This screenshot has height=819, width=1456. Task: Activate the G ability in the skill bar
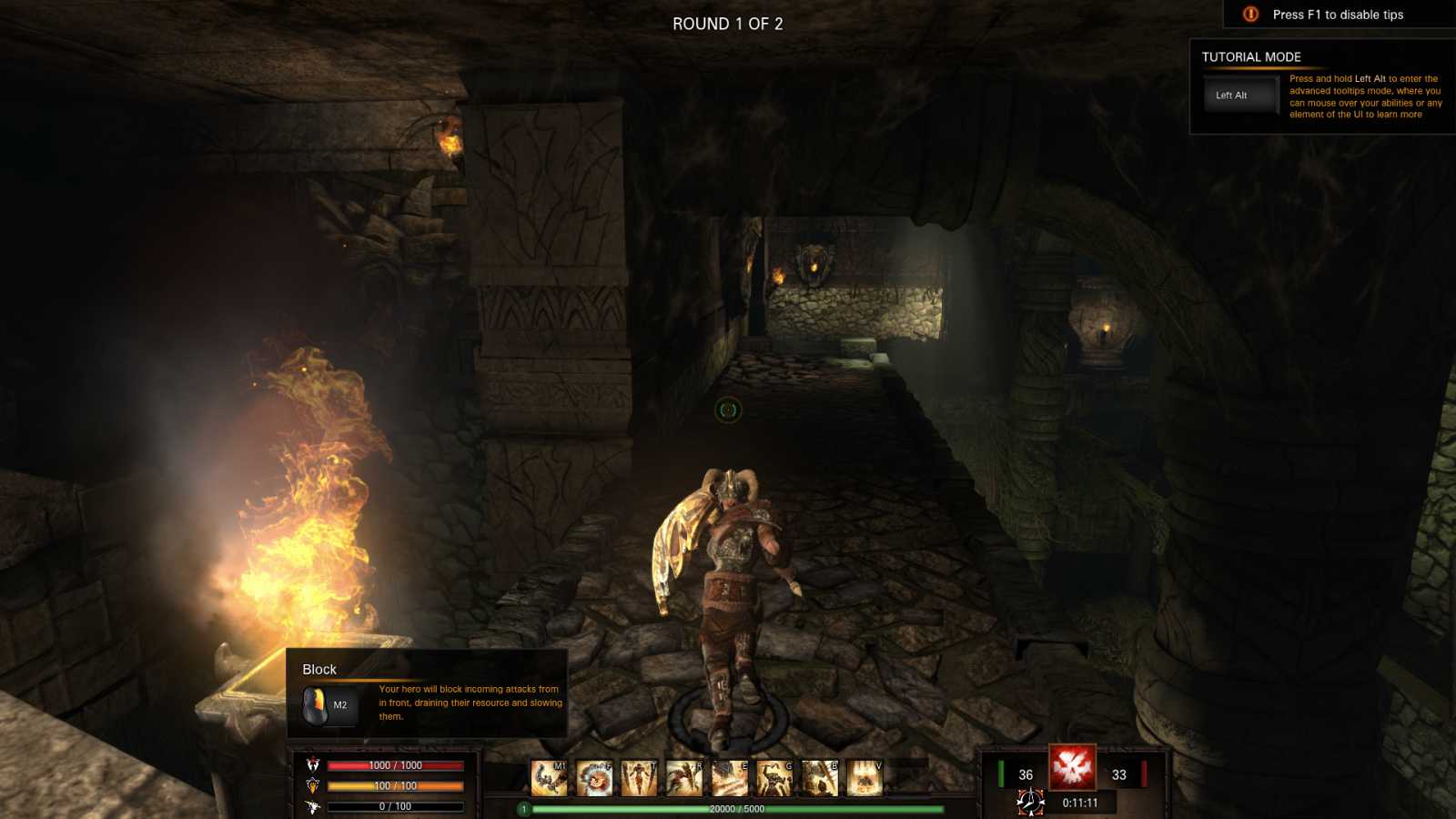(x=773, y=776)
